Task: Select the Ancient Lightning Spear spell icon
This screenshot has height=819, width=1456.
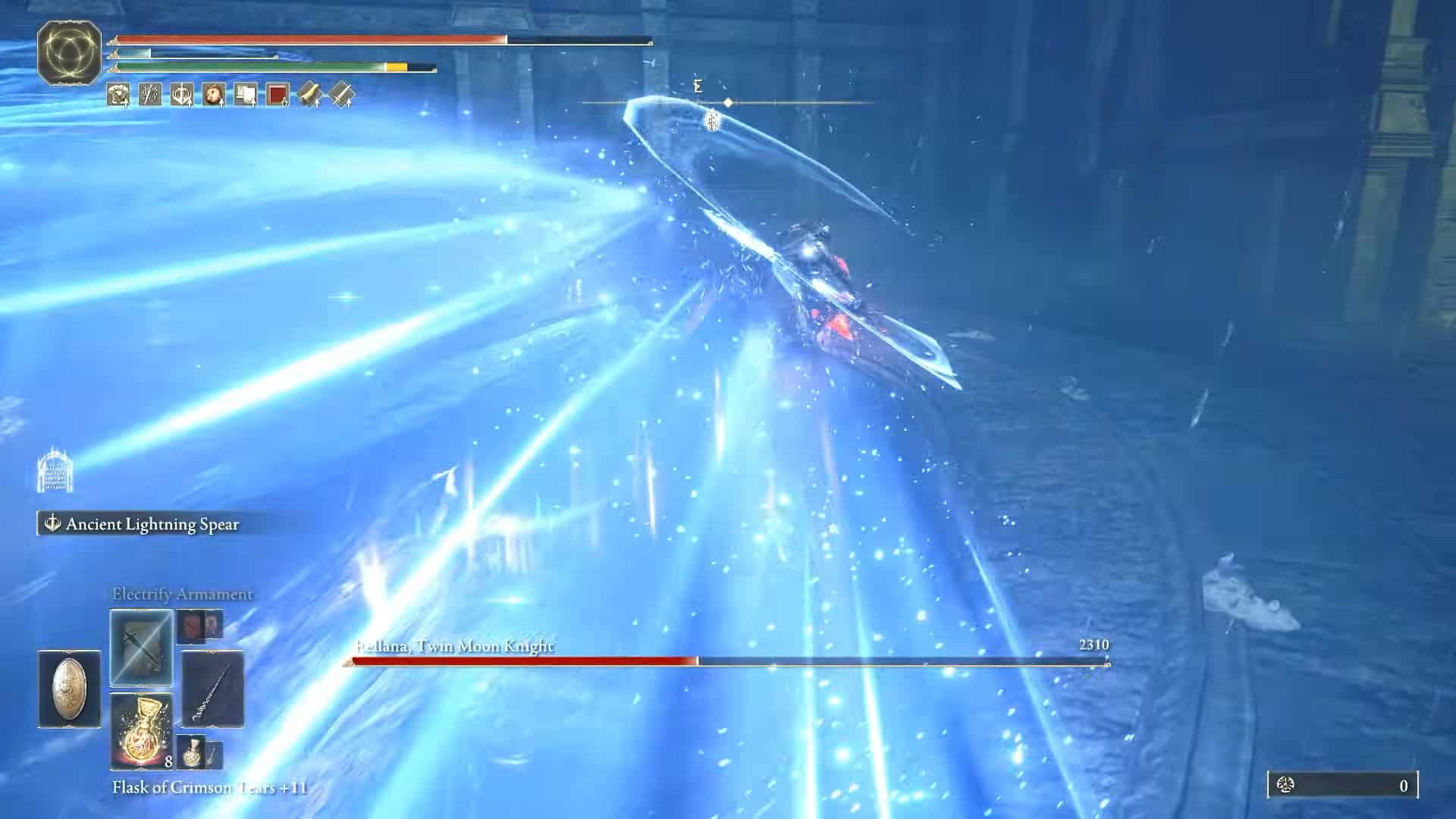Action: pos(52,523)
